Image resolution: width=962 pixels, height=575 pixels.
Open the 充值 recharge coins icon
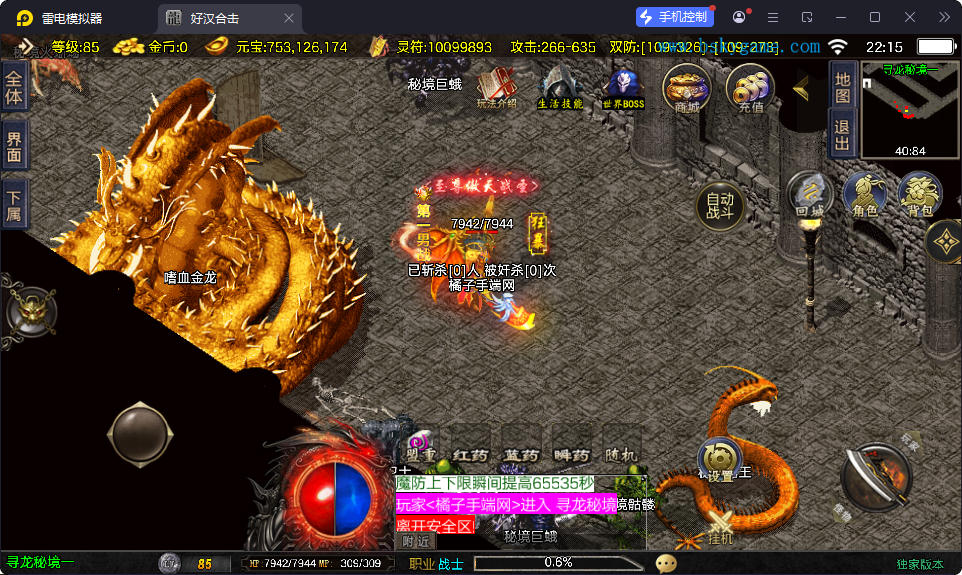click(750, 88)
